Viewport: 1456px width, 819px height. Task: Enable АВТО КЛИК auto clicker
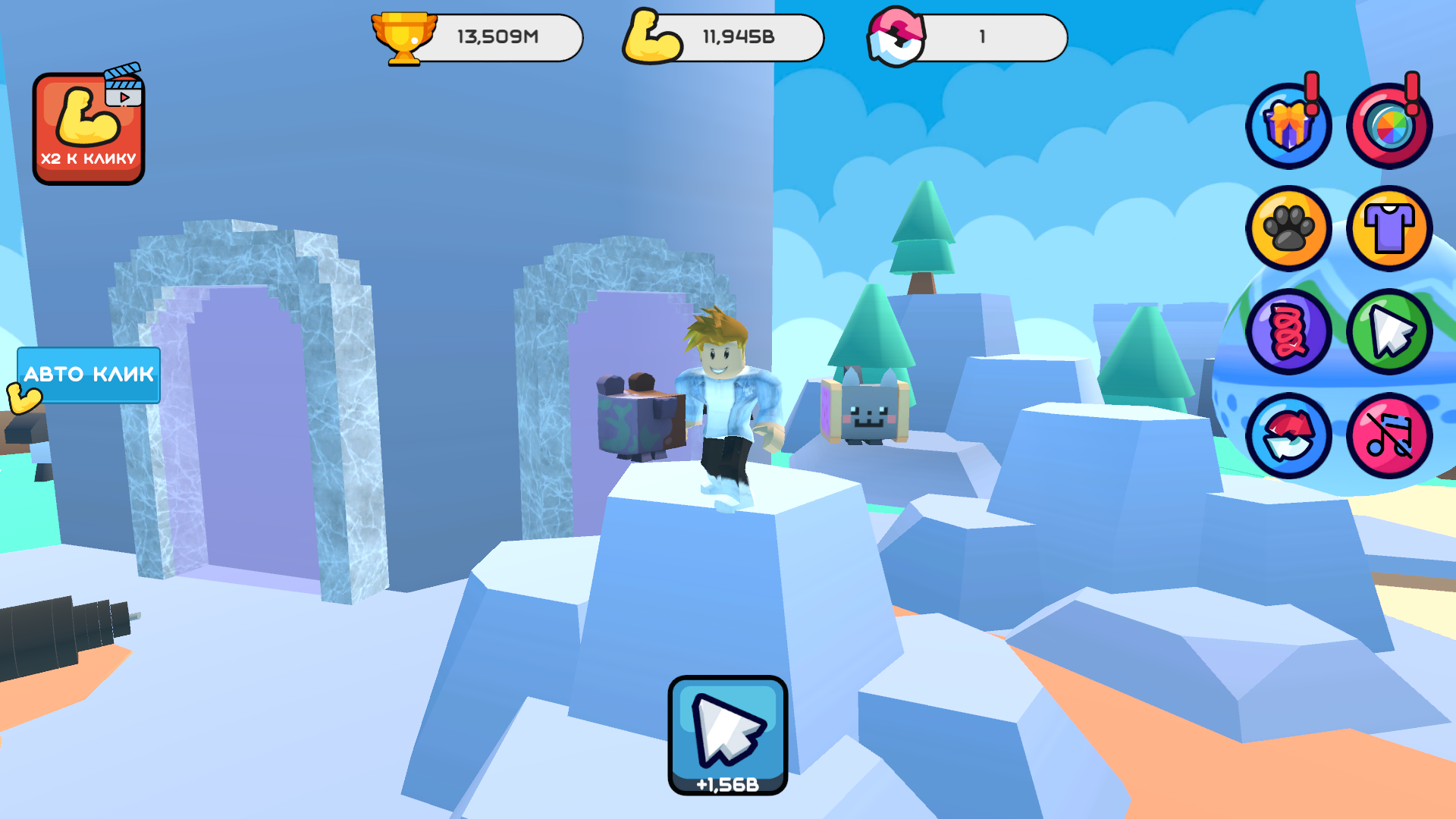(x=88, y=374)
